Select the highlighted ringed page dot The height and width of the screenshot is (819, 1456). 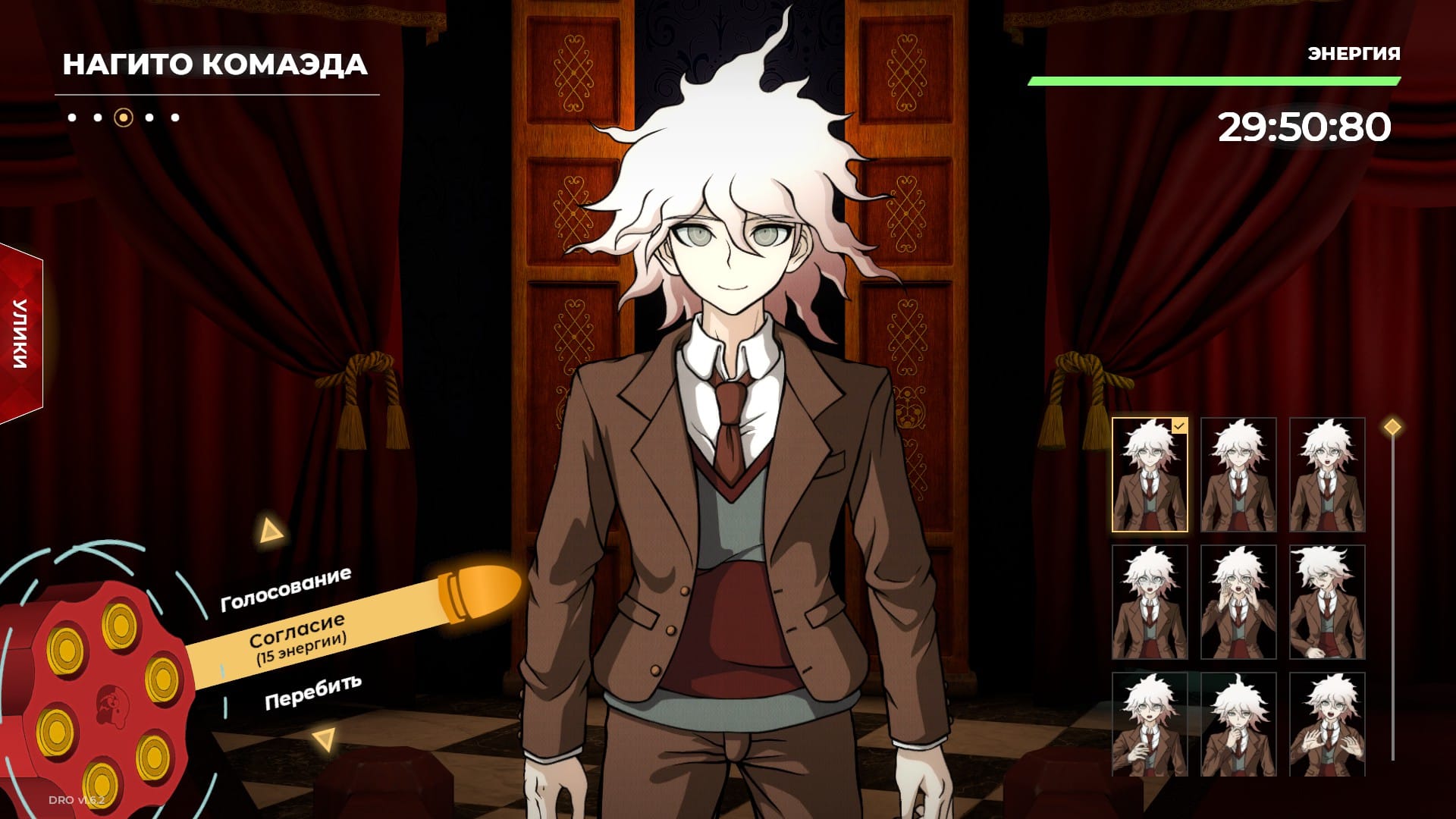[124, 118]
